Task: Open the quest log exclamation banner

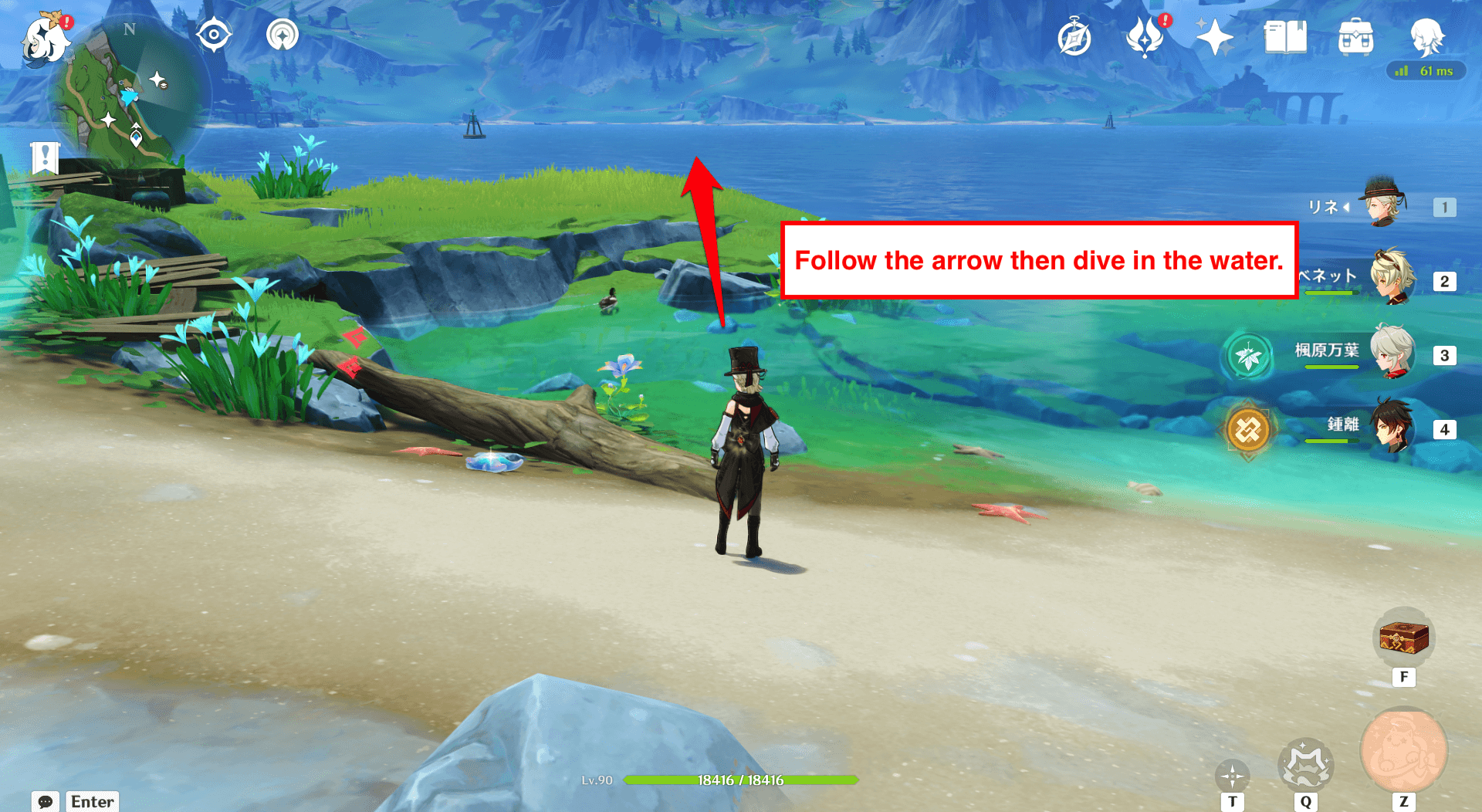Action: tap(45, 157)
